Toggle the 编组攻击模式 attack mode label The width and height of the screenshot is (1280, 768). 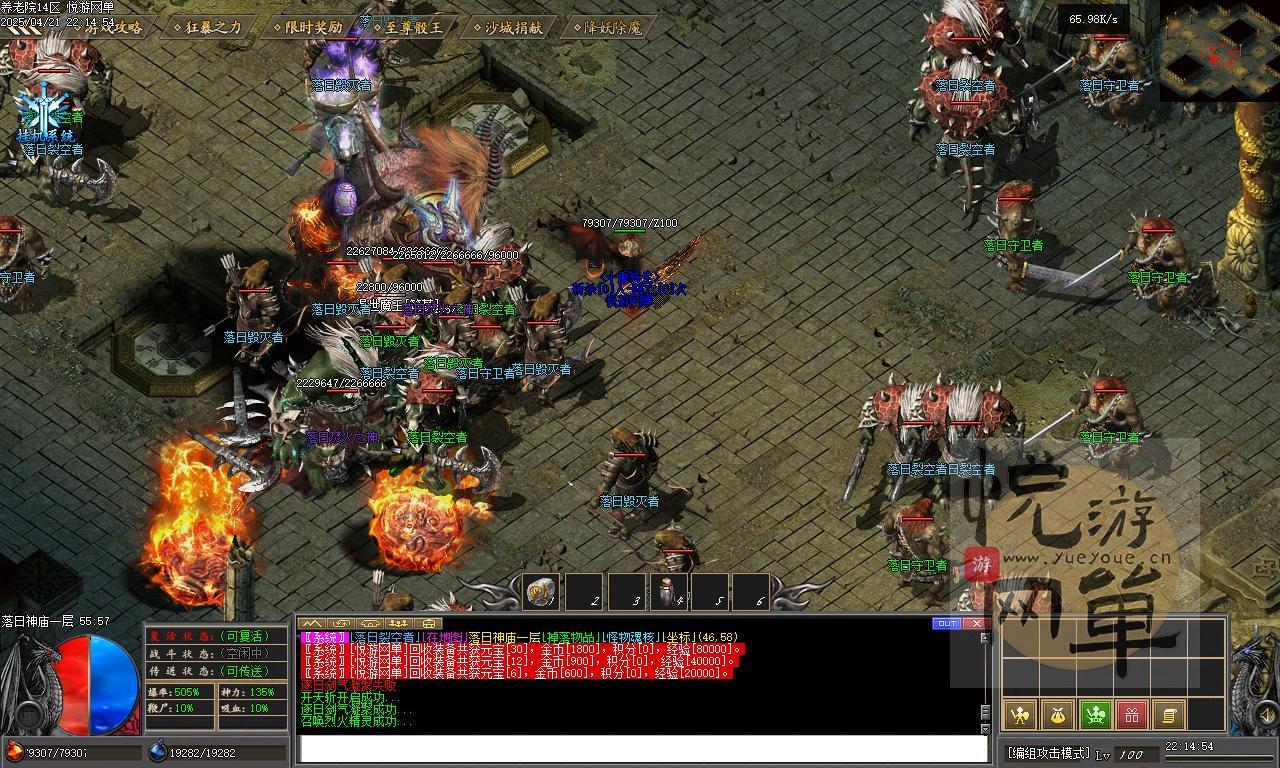click(1047, 753)
